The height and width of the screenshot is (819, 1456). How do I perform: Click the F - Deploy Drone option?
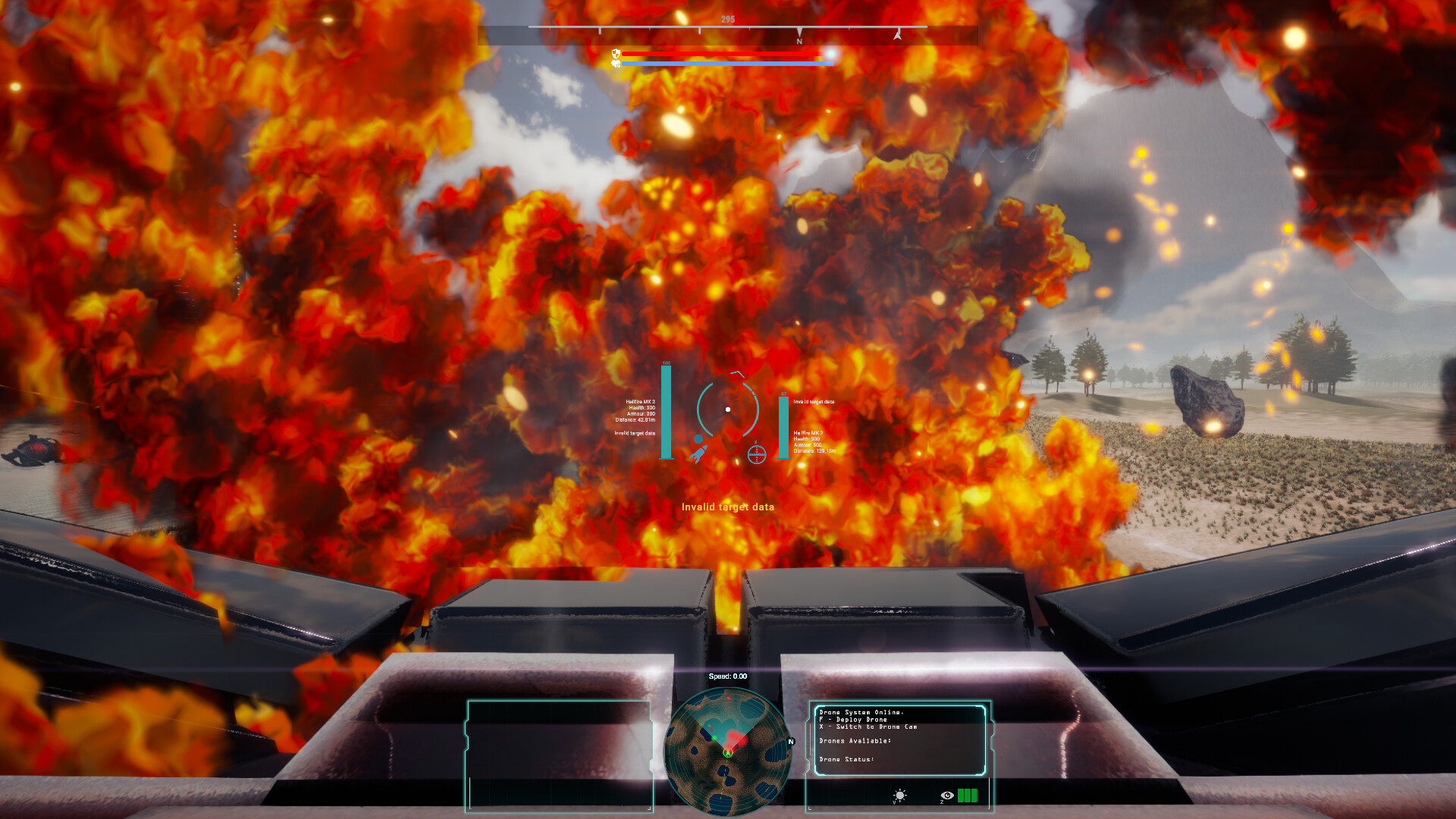point(853,720)
